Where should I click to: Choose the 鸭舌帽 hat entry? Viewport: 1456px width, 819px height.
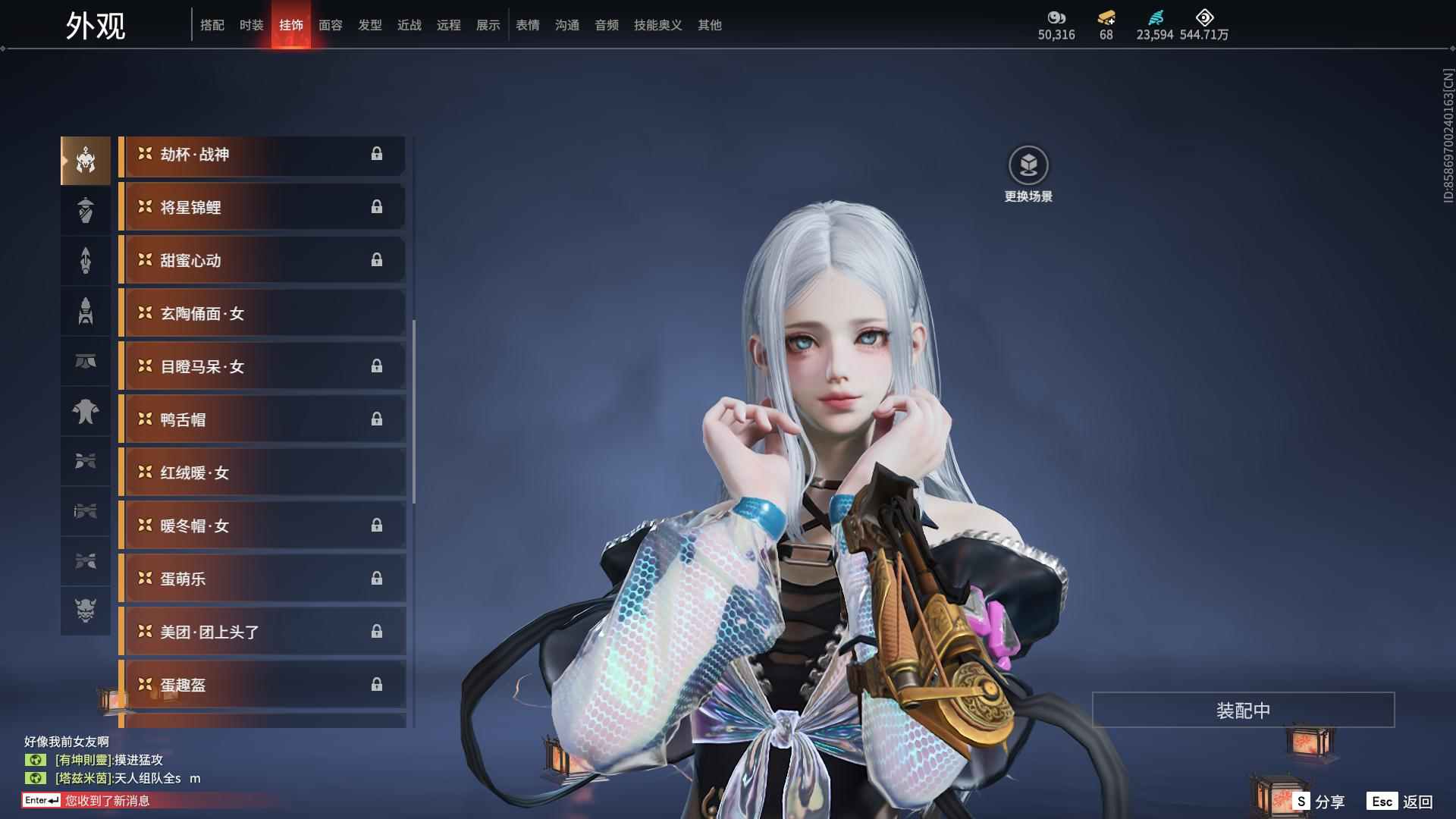262,420
